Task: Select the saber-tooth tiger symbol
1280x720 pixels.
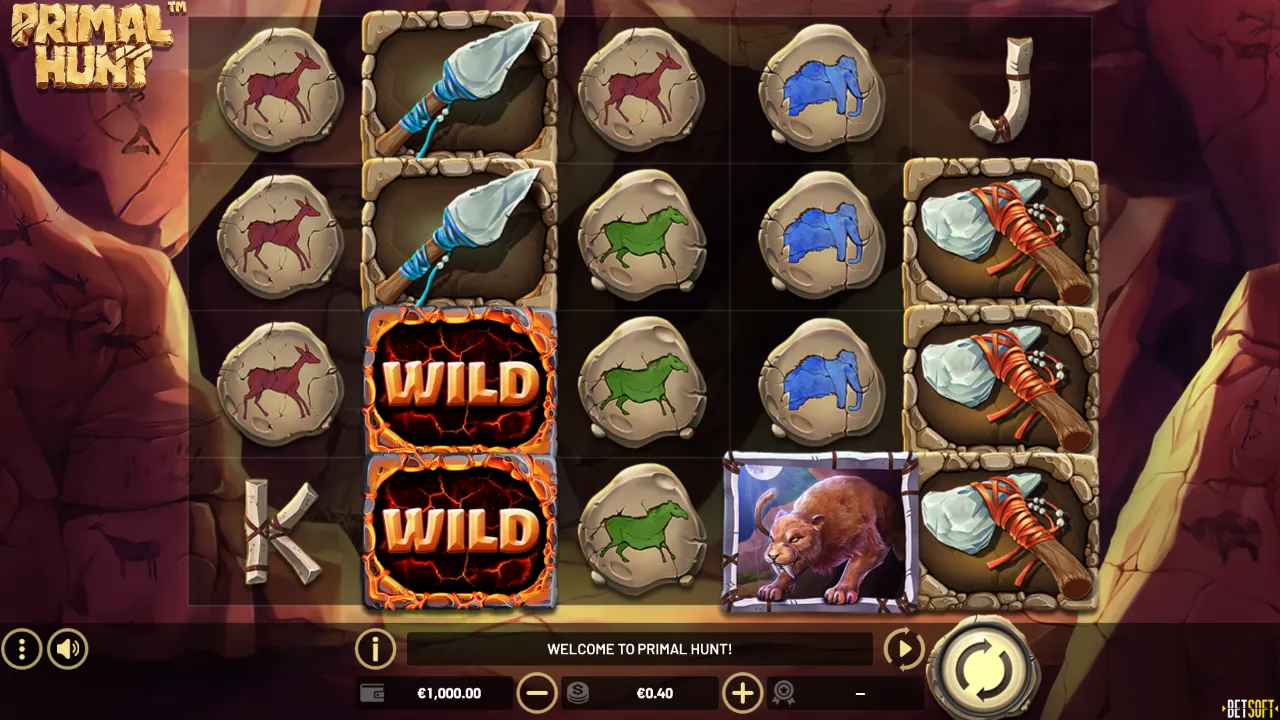Action: [x=818, y=530]
